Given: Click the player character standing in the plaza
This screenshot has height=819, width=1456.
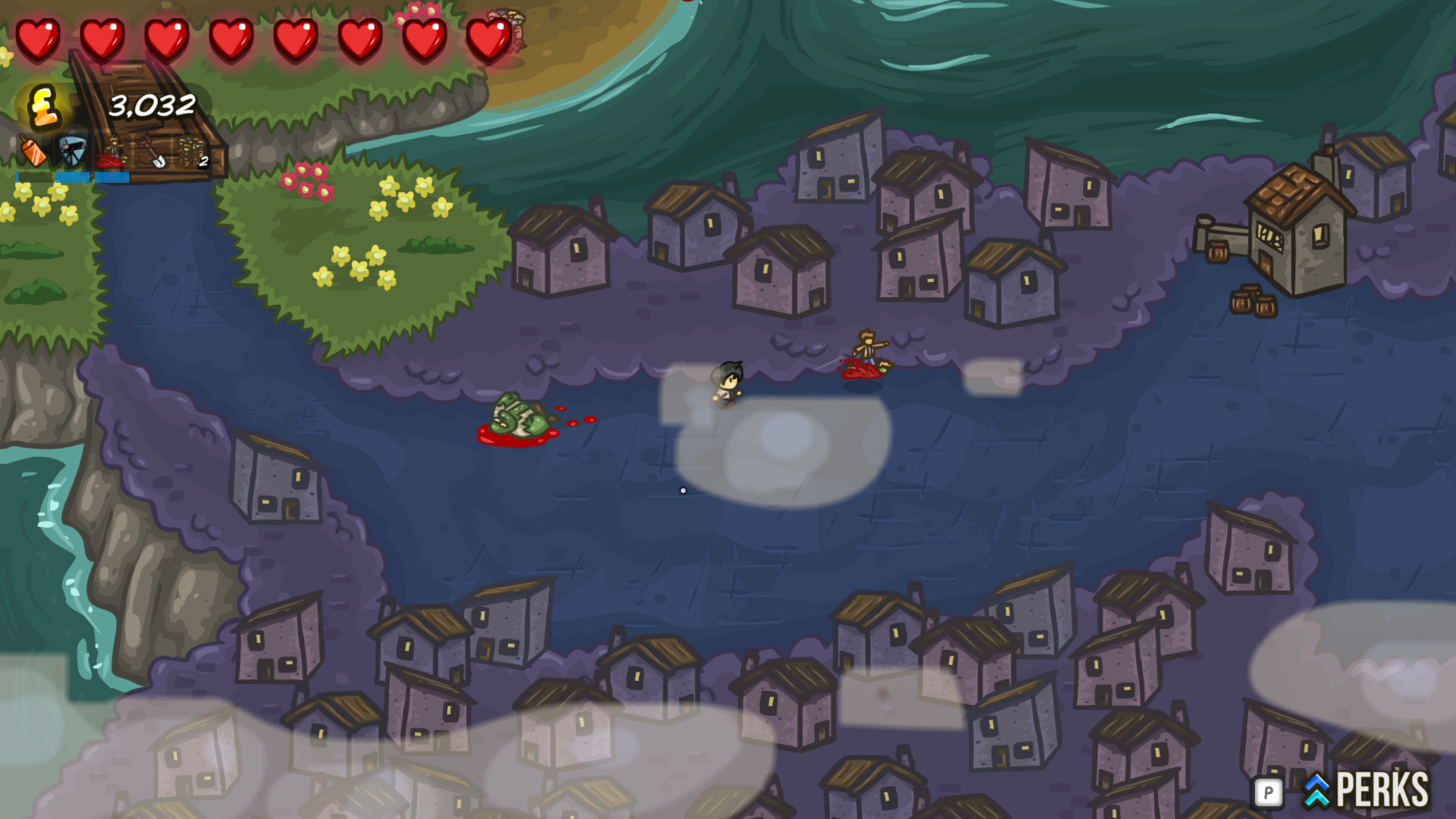Looking at the screenshot, I should 727,383.
